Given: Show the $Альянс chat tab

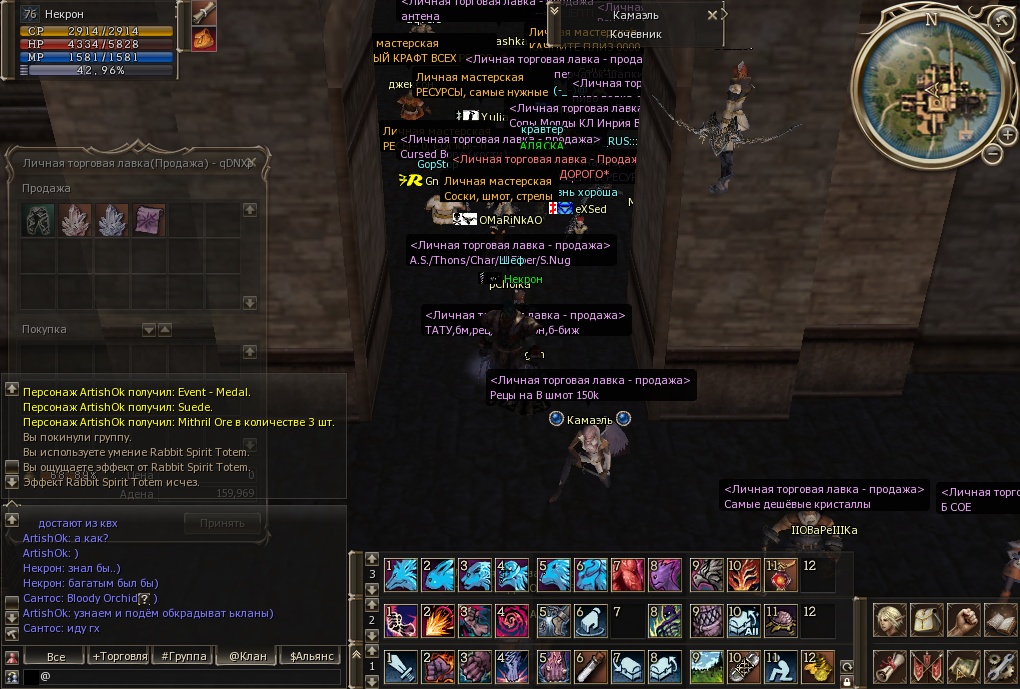Looking at the screenshot, I should [311, 656].
